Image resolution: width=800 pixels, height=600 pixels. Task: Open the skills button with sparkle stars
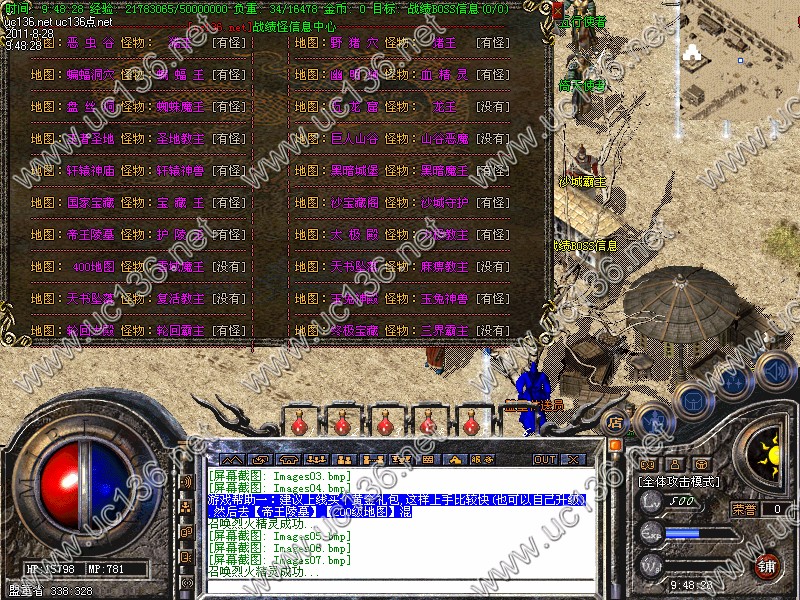coord(733,383)
